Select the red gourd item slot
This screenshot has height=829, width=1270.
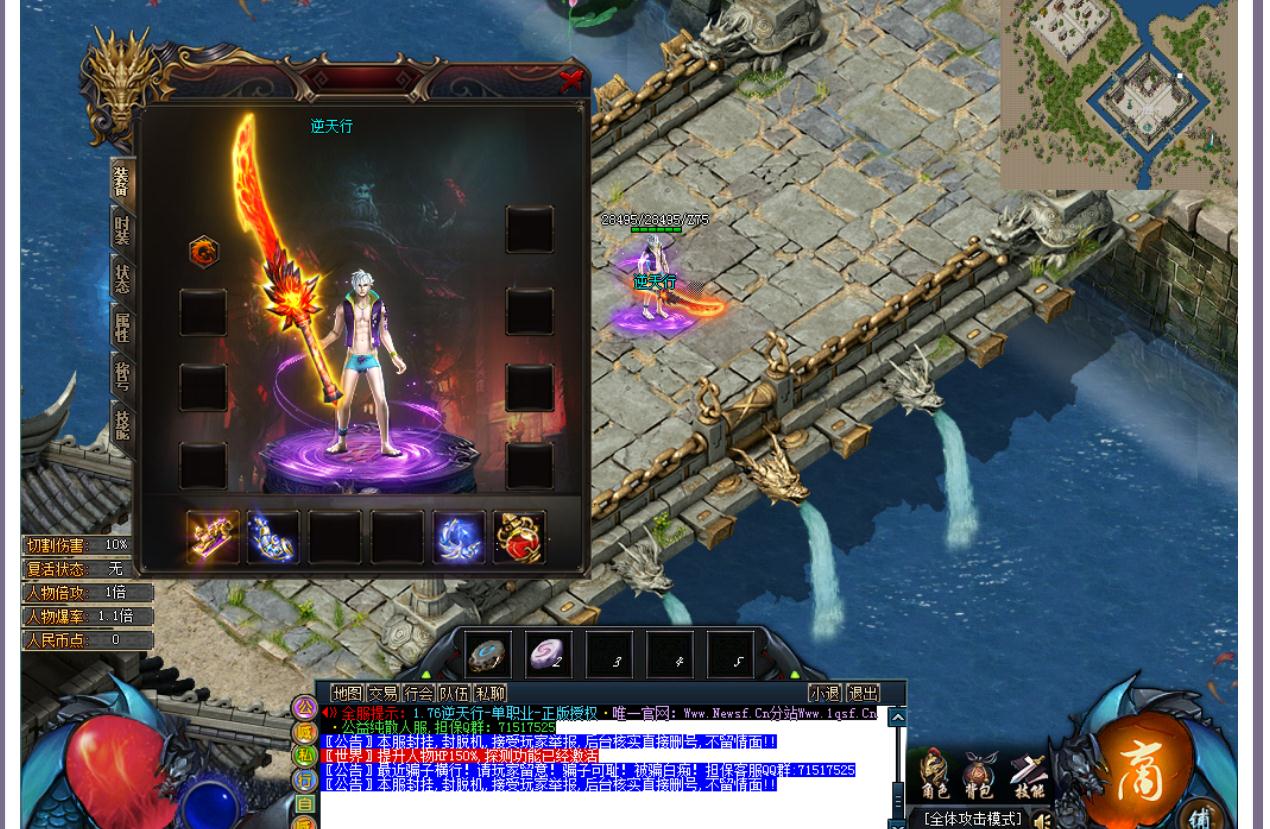(519, 538)
